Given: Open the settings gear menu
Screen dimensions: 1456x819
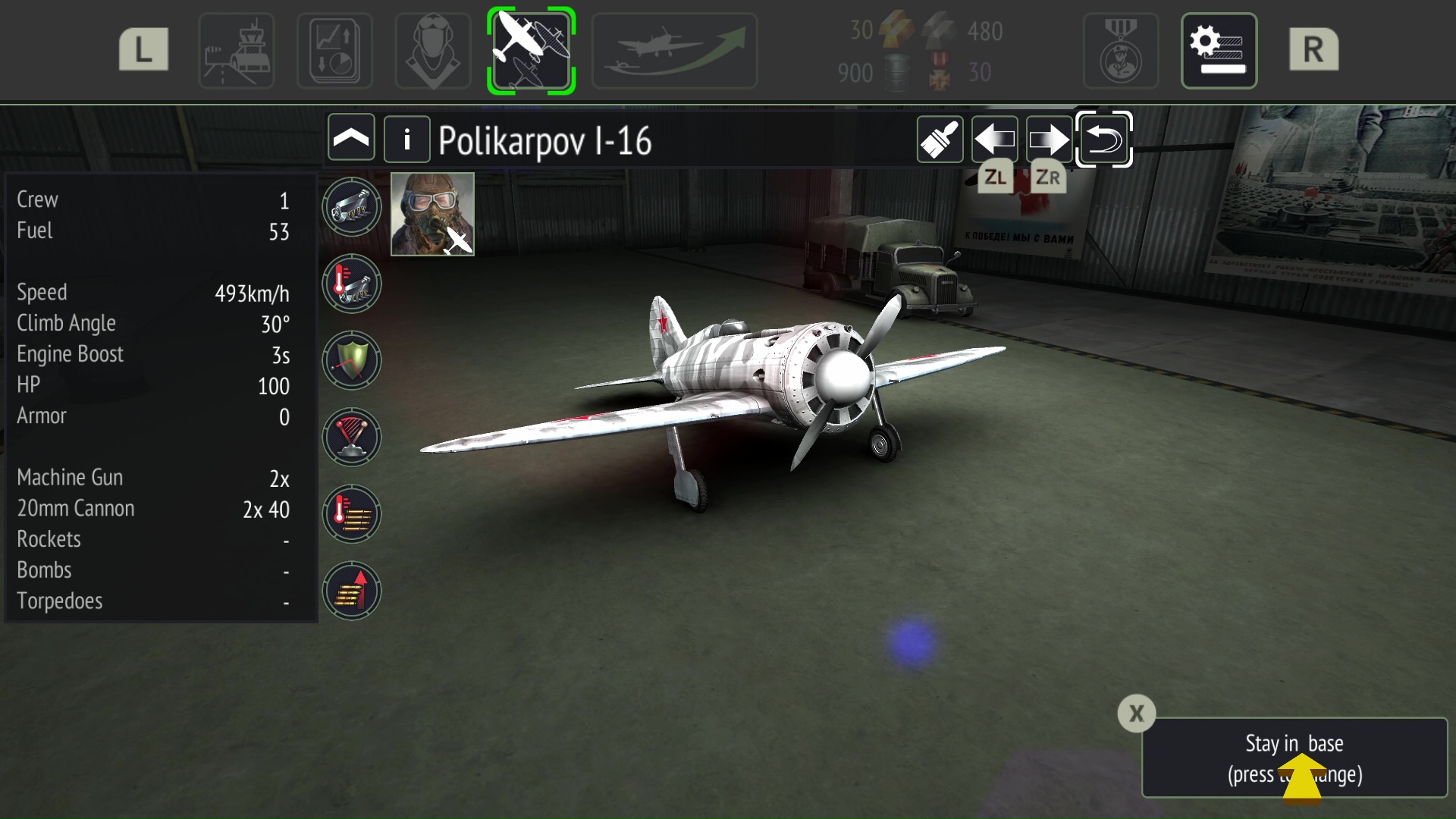Looking at the screenshot, I should [1219, 51].
